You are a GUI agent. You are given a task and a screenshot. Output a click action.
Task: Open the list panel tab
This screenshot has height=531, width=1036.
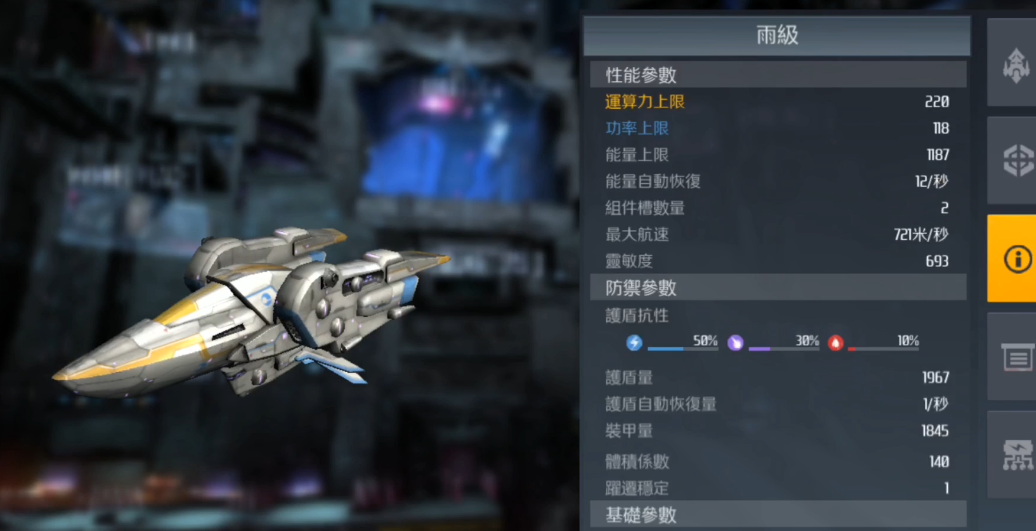click(1015, 356)
